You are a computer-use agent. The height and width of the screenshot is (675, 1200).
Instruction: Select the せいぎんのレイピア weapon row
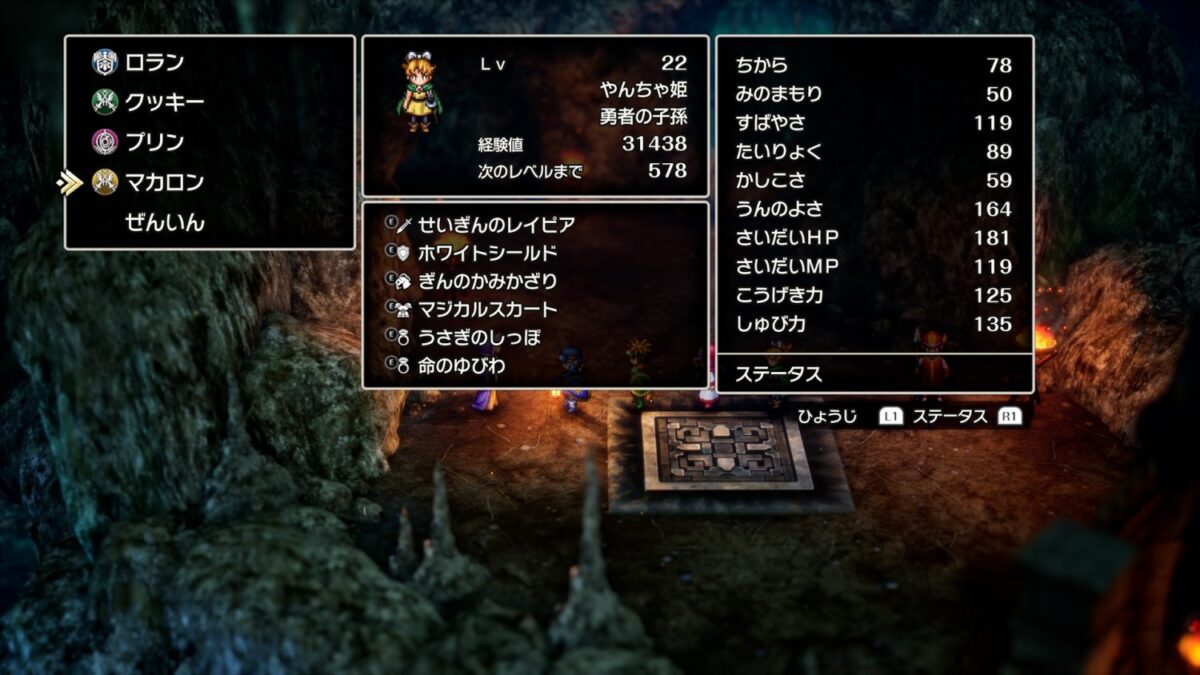495,225
